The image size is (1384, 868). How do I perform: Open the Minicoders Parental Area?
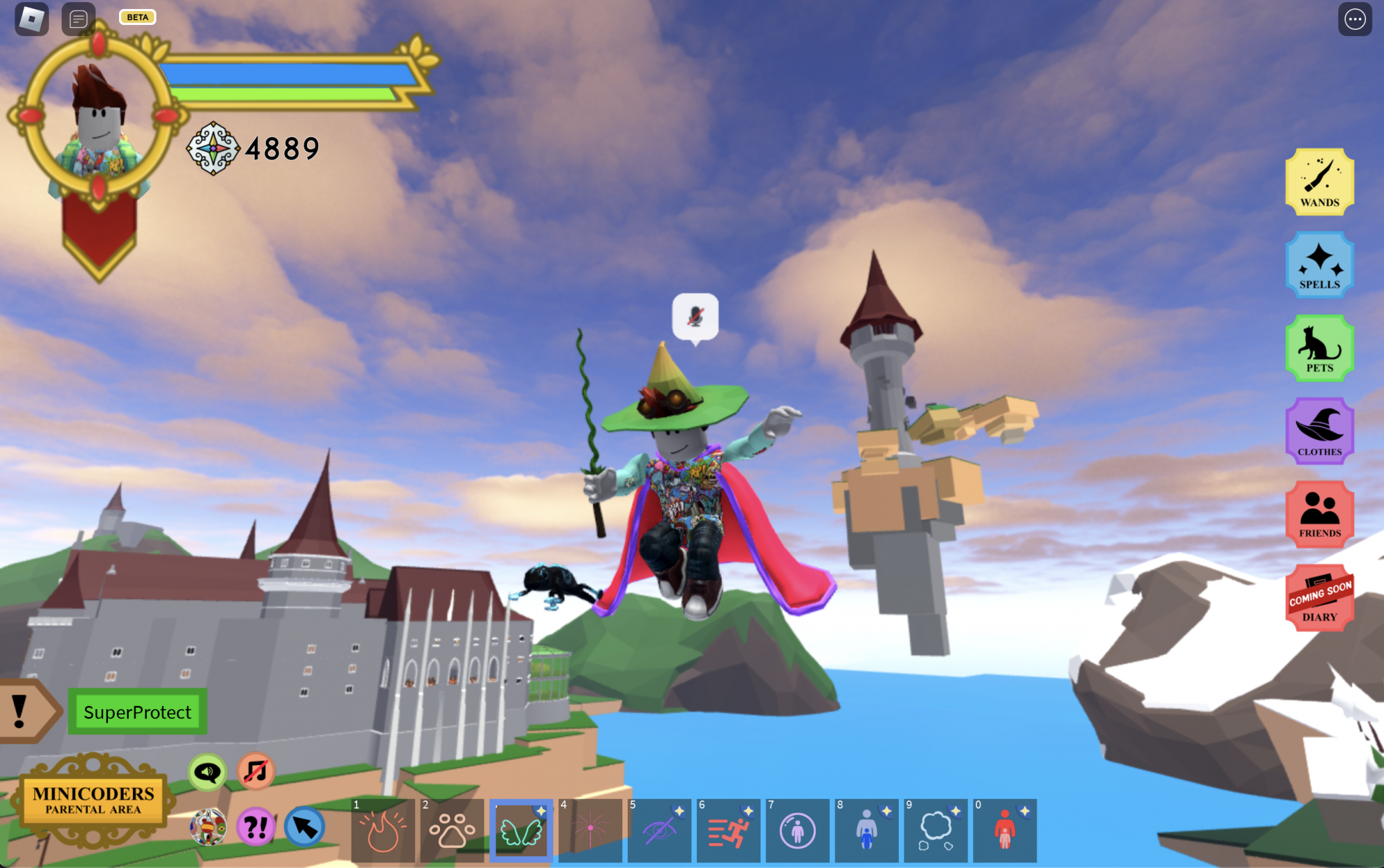(x=93, y=801)
